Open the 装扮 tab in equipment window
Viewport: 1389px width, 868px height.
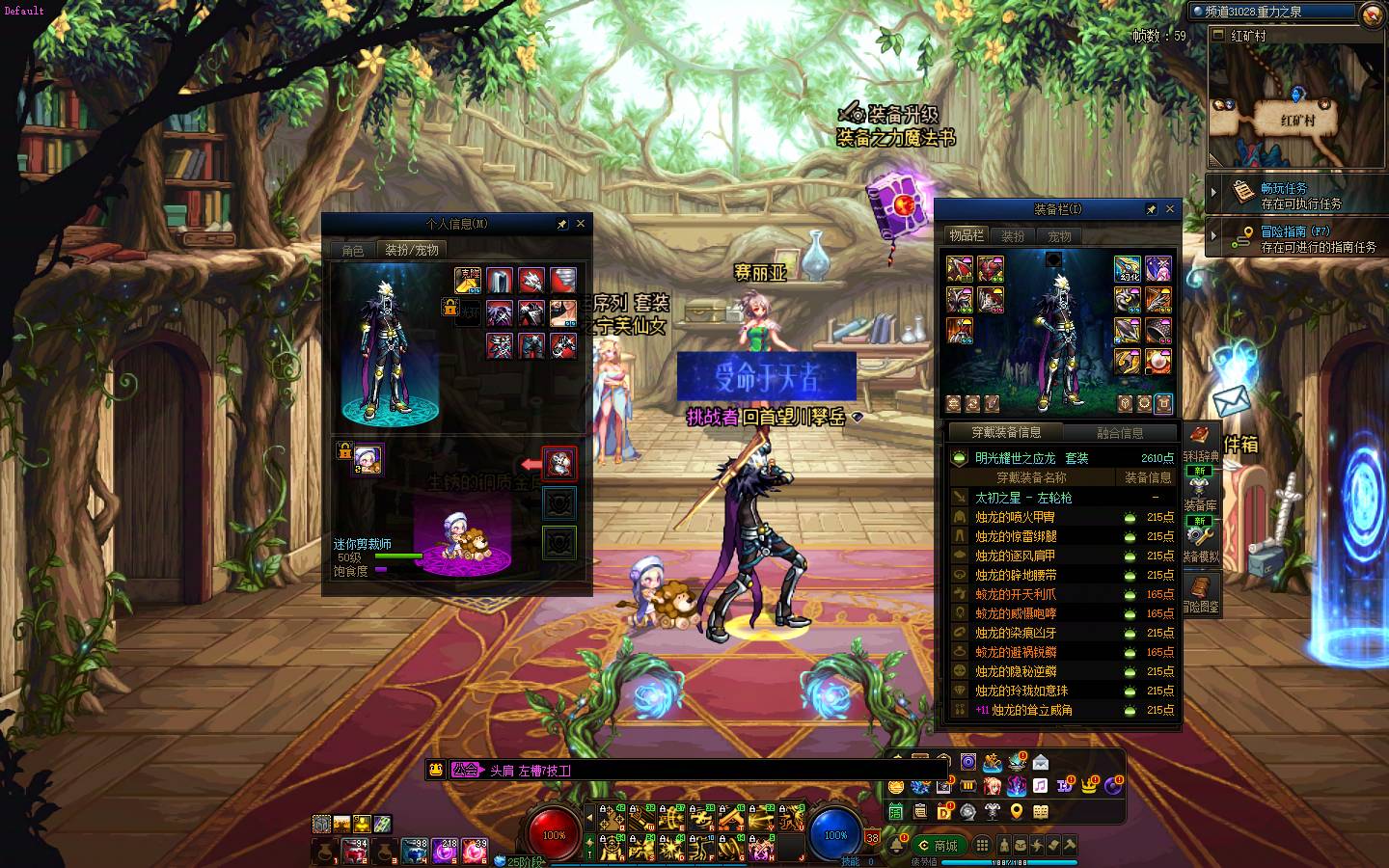(x=1014, y=236)
